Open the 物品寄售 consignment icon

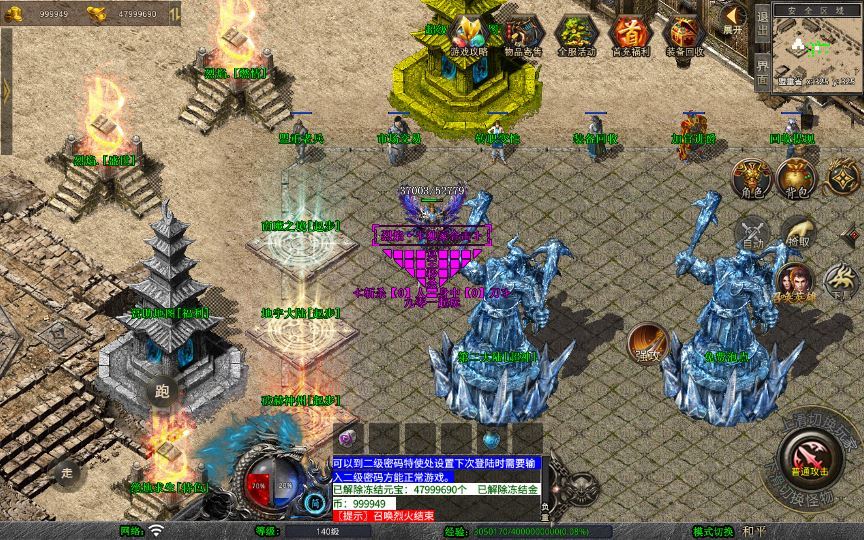(522, 33)
